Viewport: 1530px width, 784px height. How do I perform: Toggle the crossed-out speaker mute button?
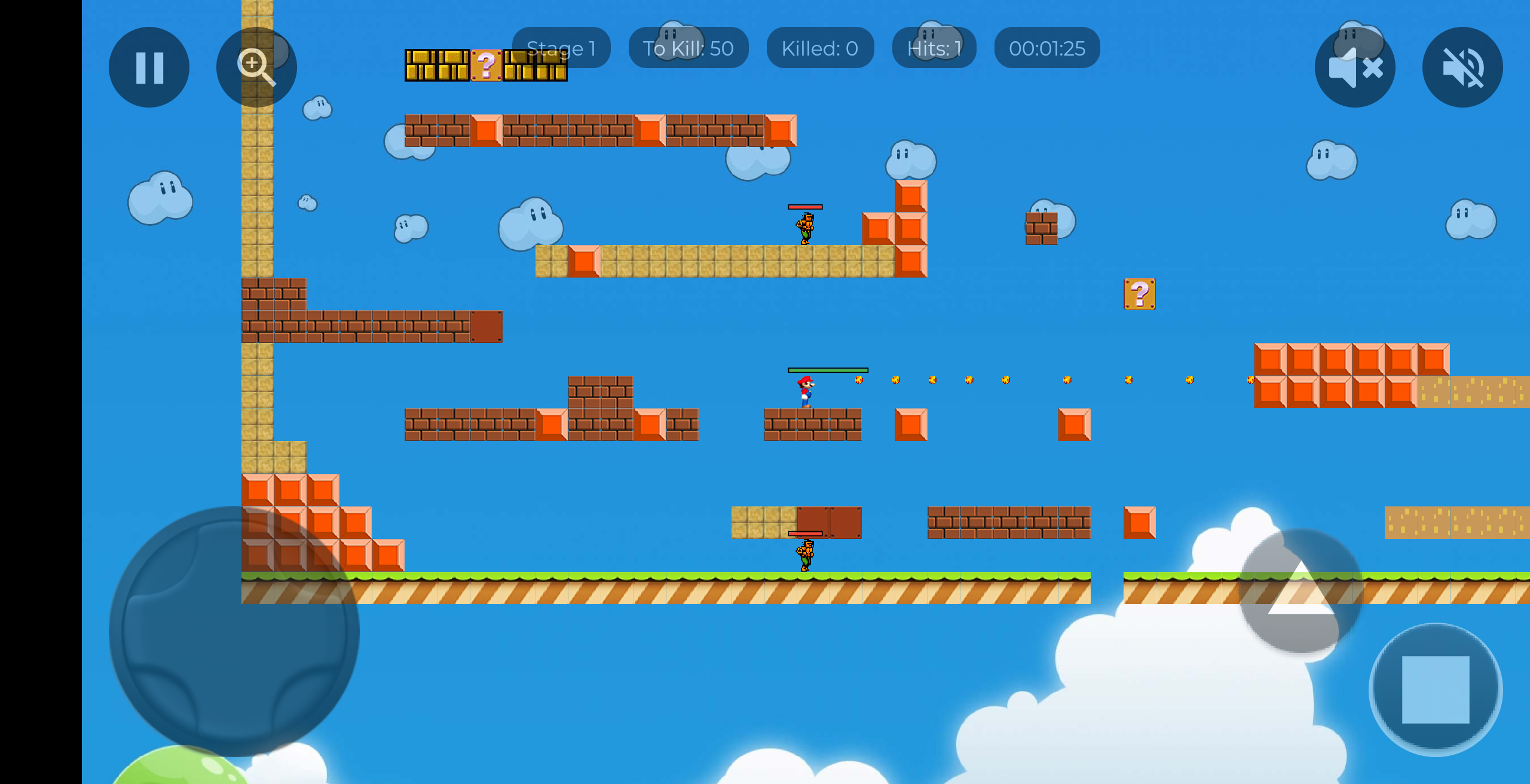point(1462,67)
